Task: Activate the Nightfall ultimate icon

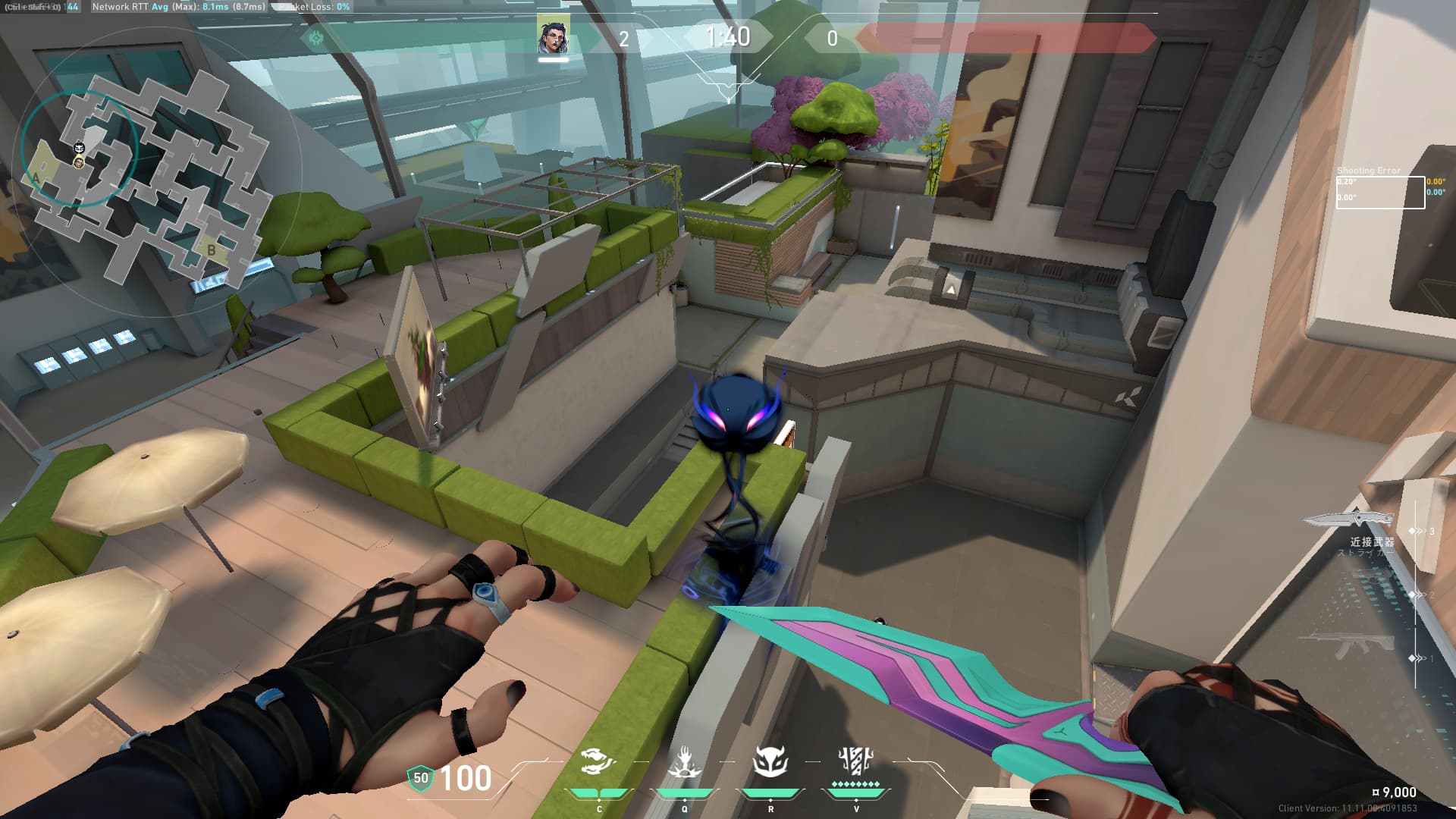Action: (x=856, y=761)
